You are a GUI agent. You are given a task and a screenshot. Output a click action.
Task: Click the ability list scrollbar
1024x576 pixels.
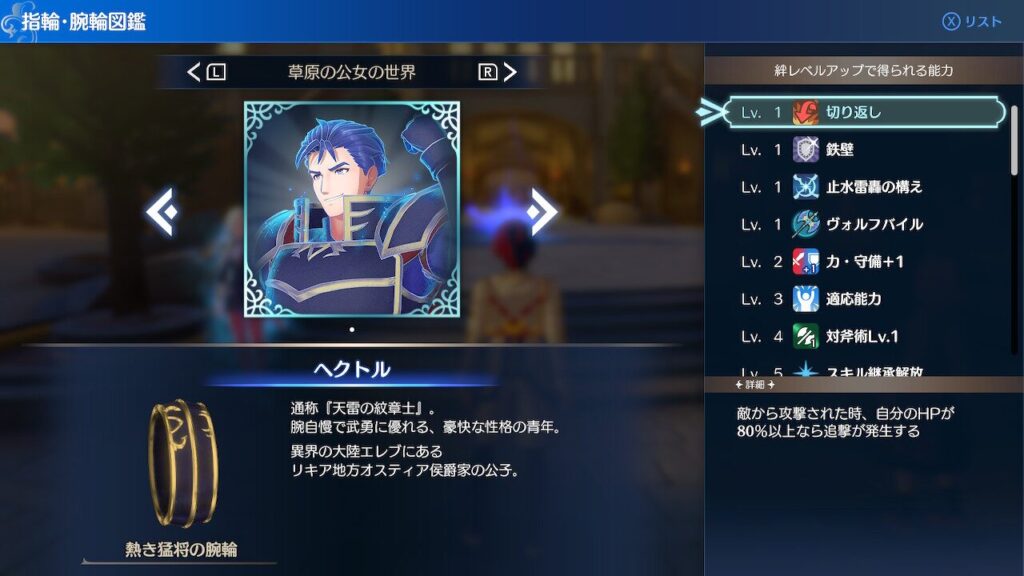point(1014,140)
